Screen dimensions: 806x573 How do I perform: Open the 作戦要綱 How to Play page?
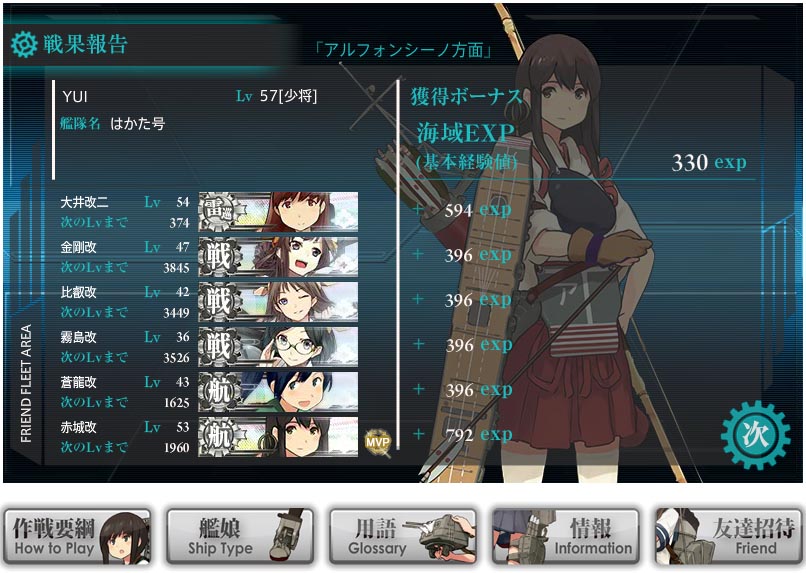click(x=78, y=537)
